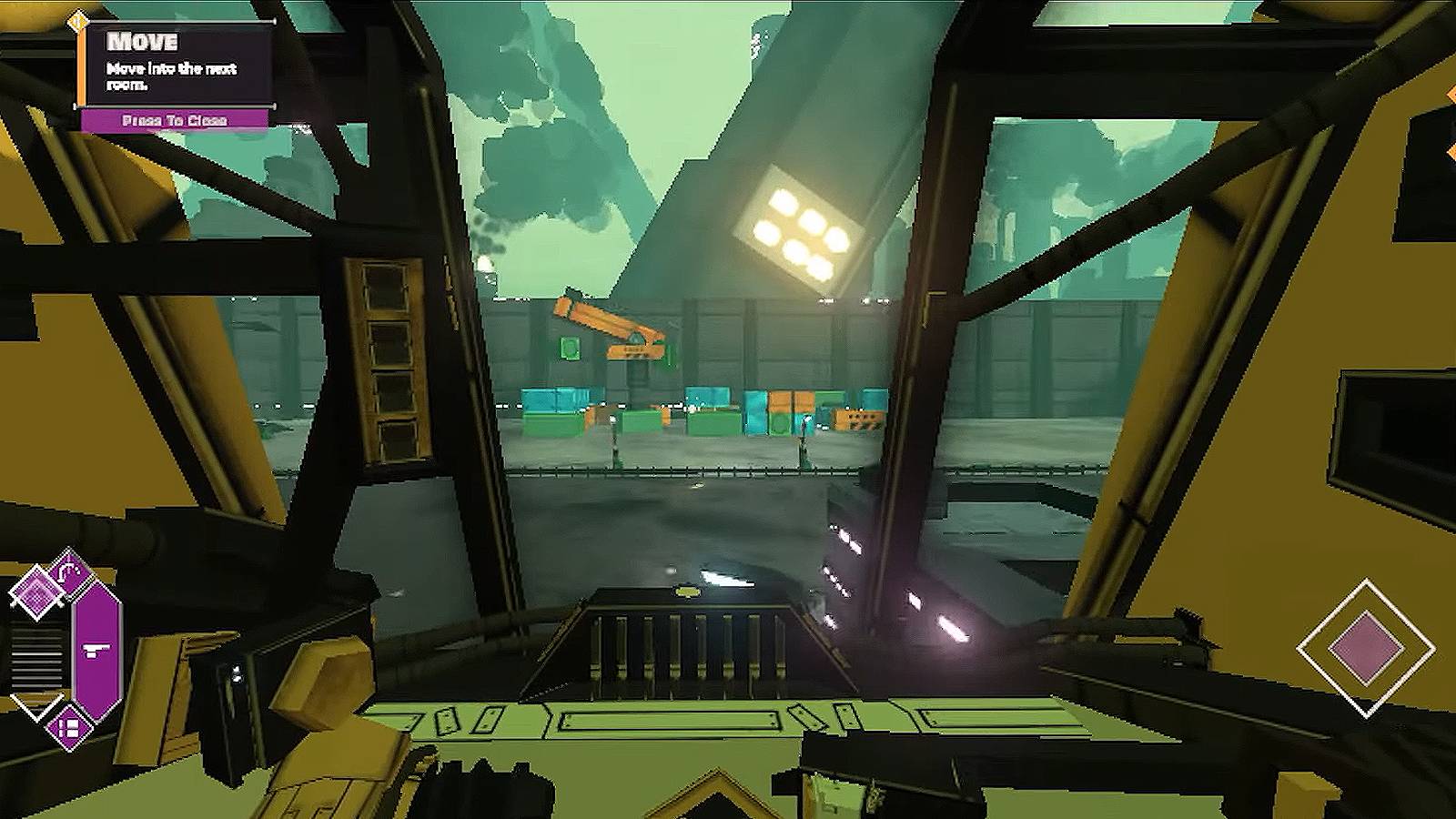Open the grid-list diamond icon
The height and width of the screenshot is (819, 1456).
click(x=69, y=728)
